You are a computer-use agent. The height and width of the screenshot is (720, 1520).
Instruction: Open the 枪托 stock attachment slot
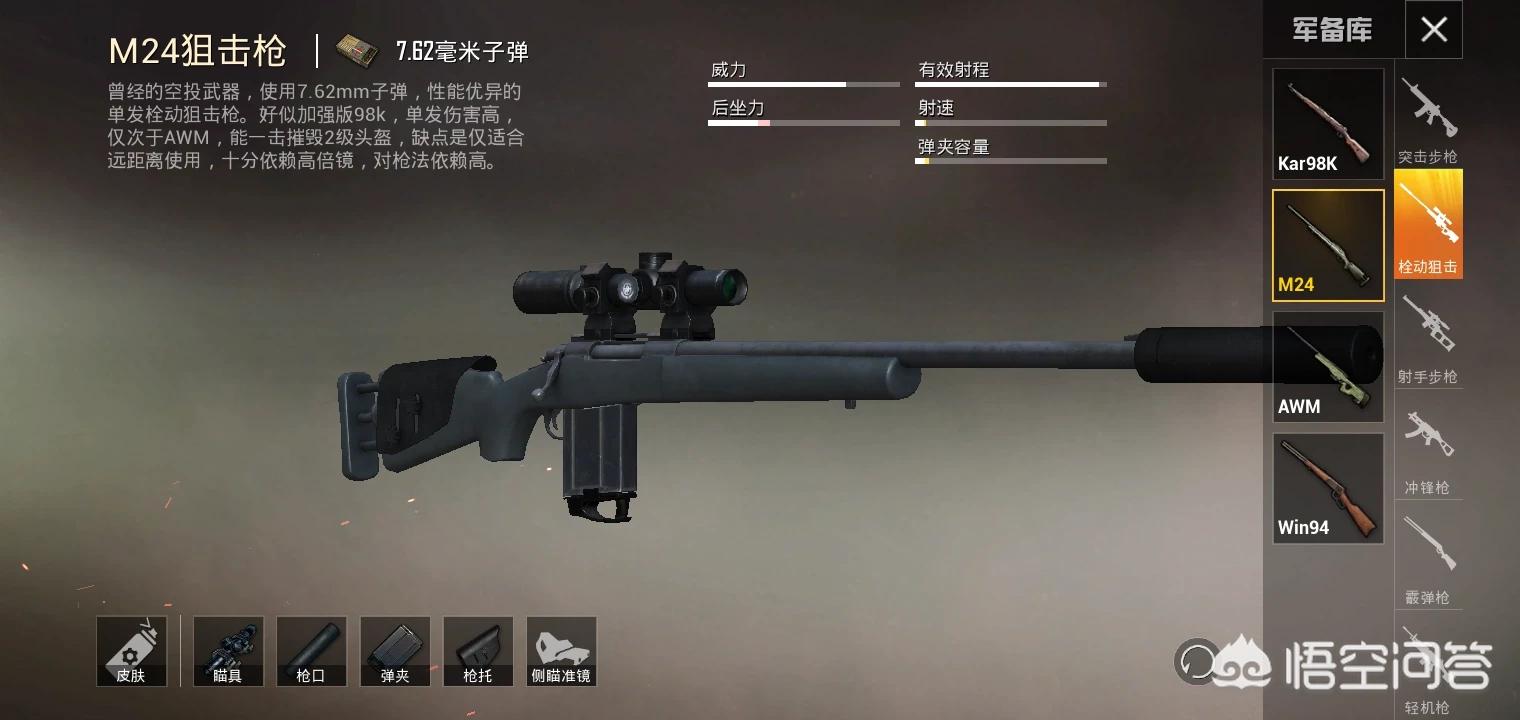[x=478, y=651]
